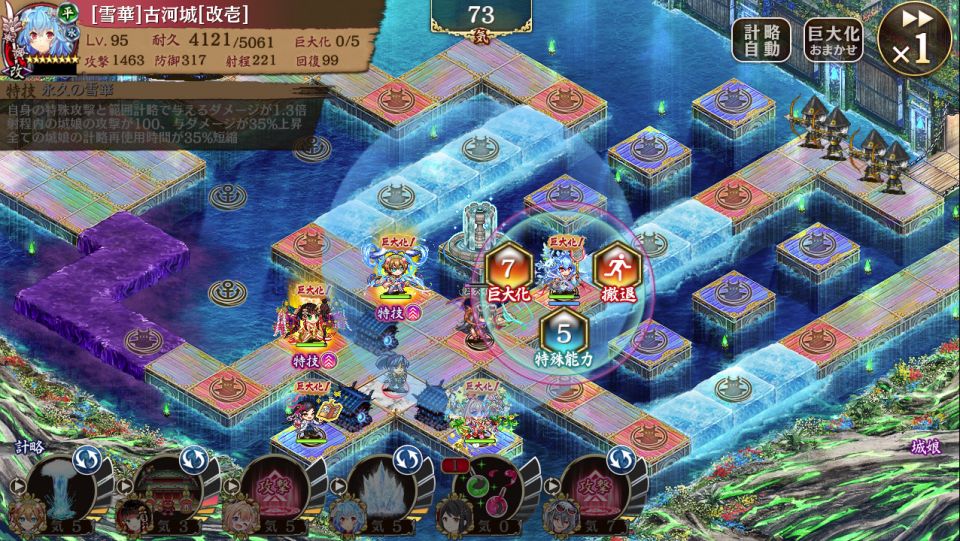Activate the 巨大化 hexagon button costing 7
960x541 pixels.
pos(508,272)
